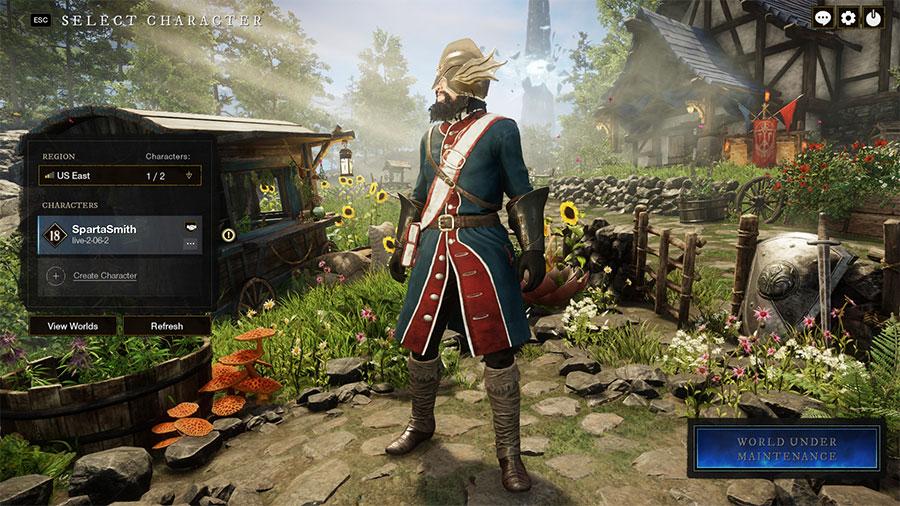Click the Create Character link
900x506 pixels.
coord(104,275)
